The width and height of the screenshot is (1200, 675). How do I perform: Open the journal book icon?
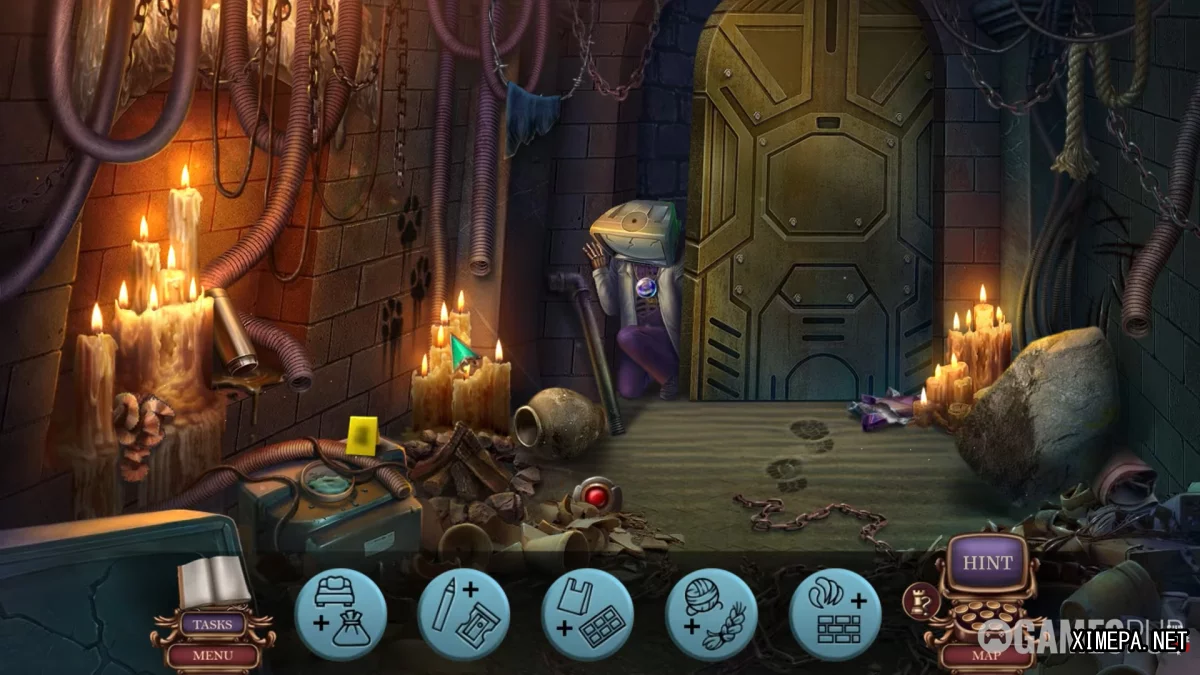pyautogui.click(x=213, y=580)
